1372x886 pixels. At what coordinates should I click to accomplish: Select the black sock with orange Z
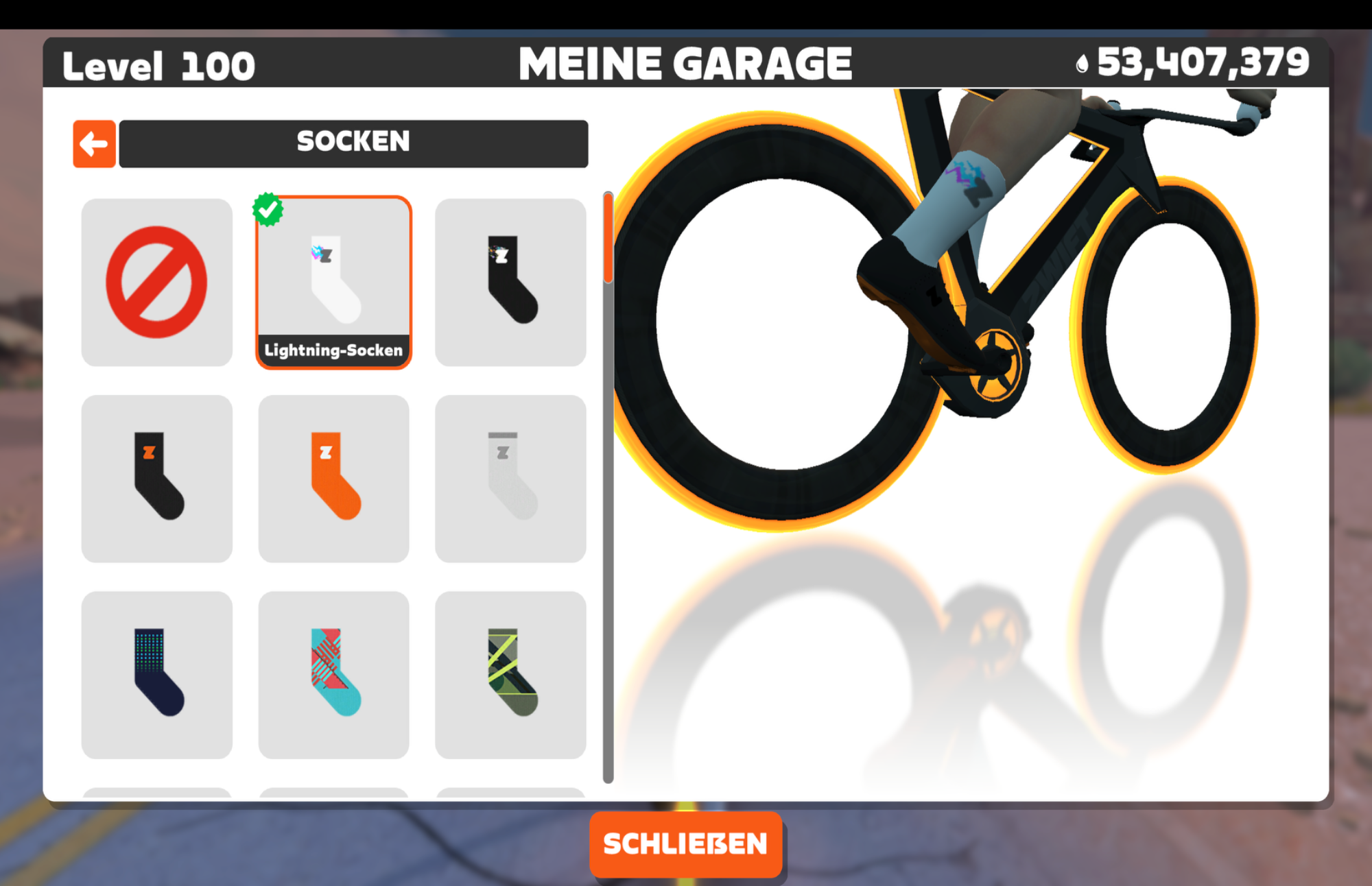point(156,479)
